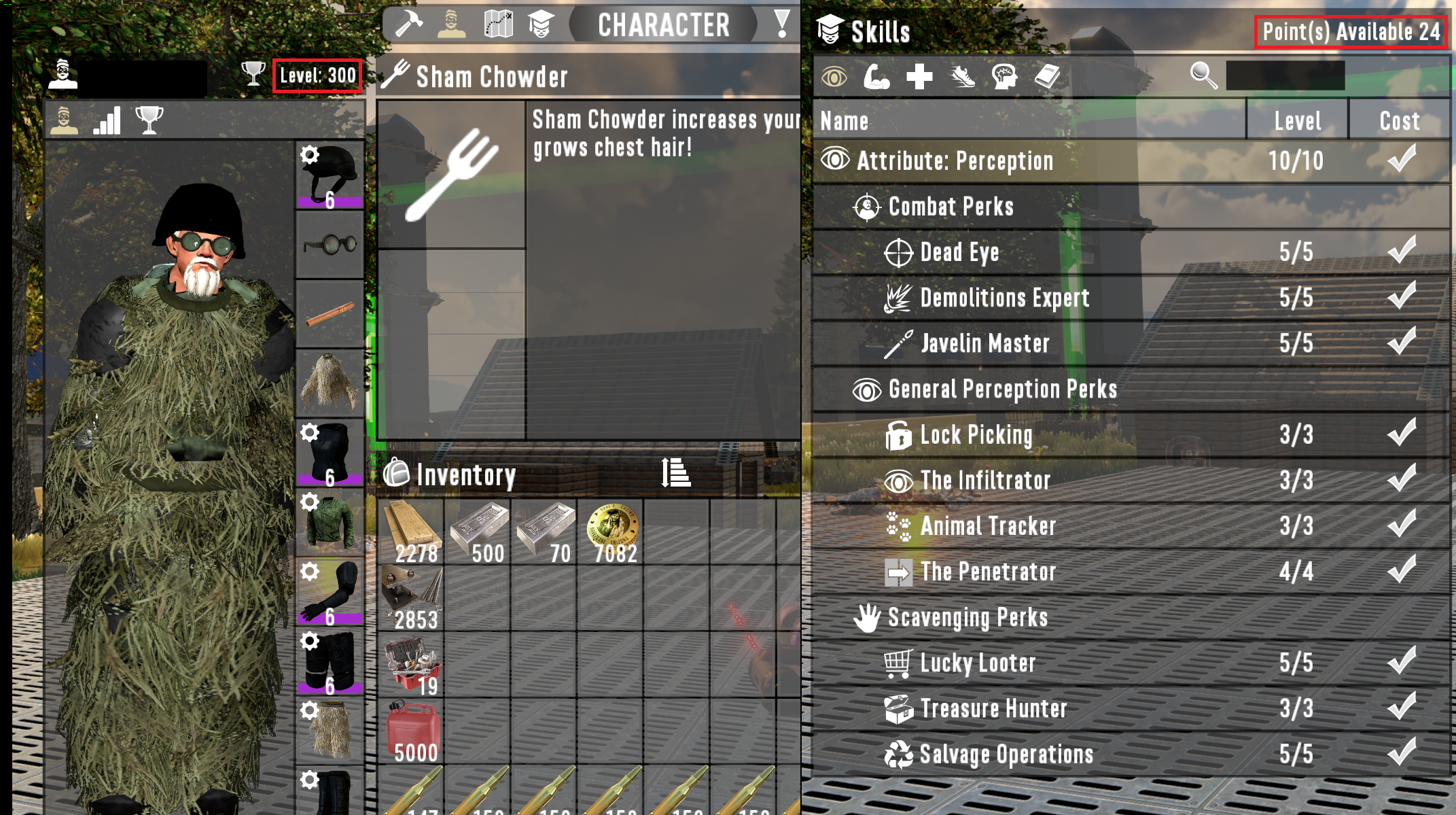
Task: Open challenges via the exclamation banner icon
Action: click(782, 24)
